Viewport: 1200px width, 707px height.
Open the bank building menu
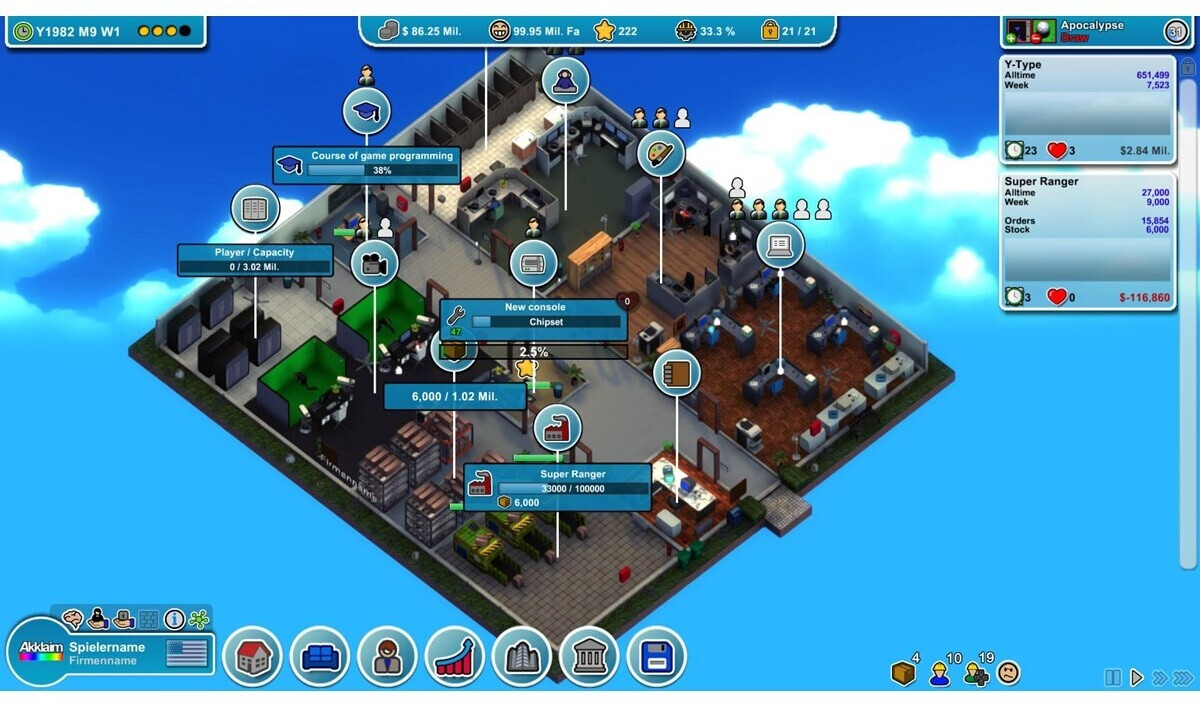589,657
